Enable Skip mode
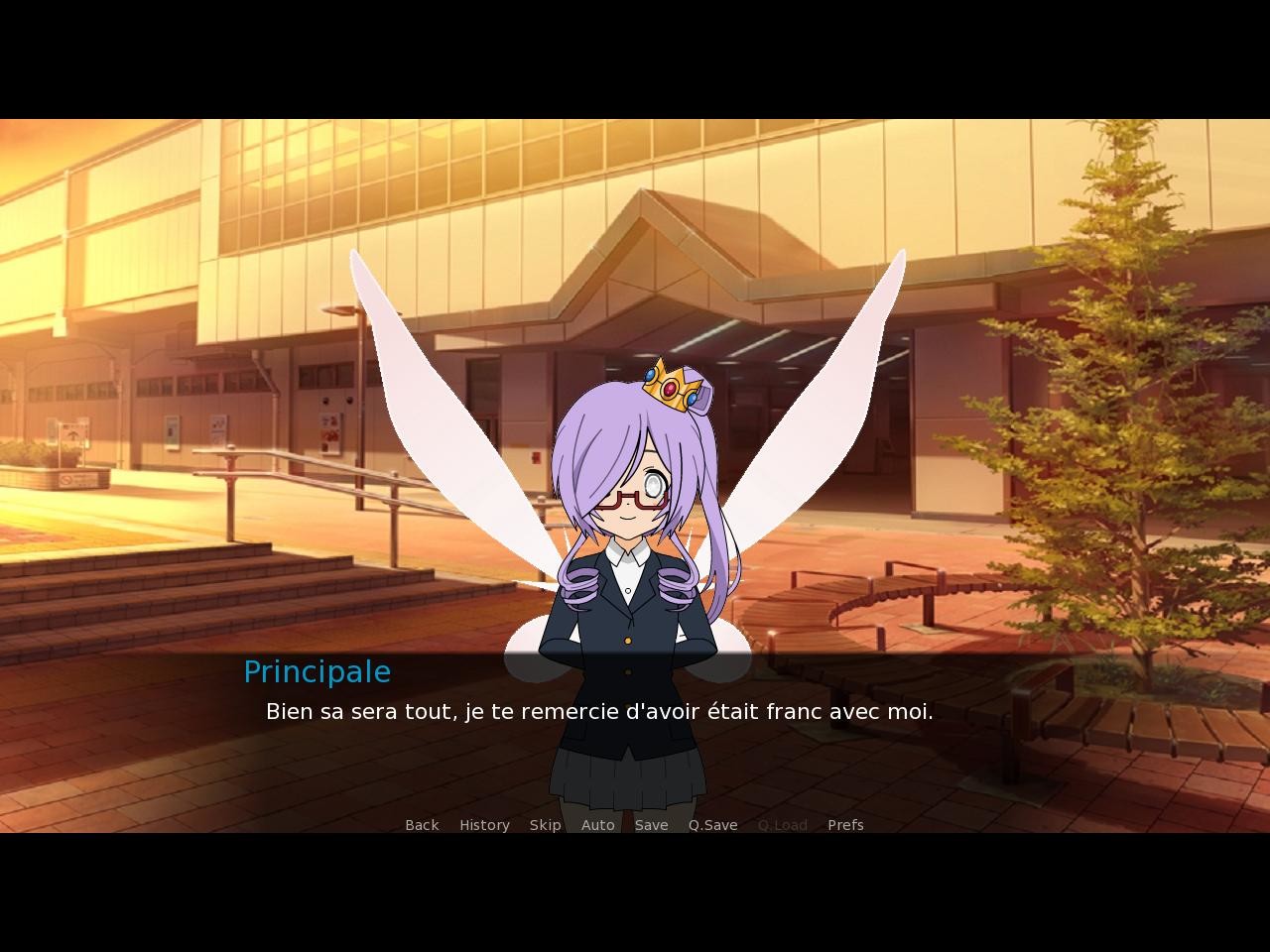The image size is (1270, 952). [x=545, y=824]
